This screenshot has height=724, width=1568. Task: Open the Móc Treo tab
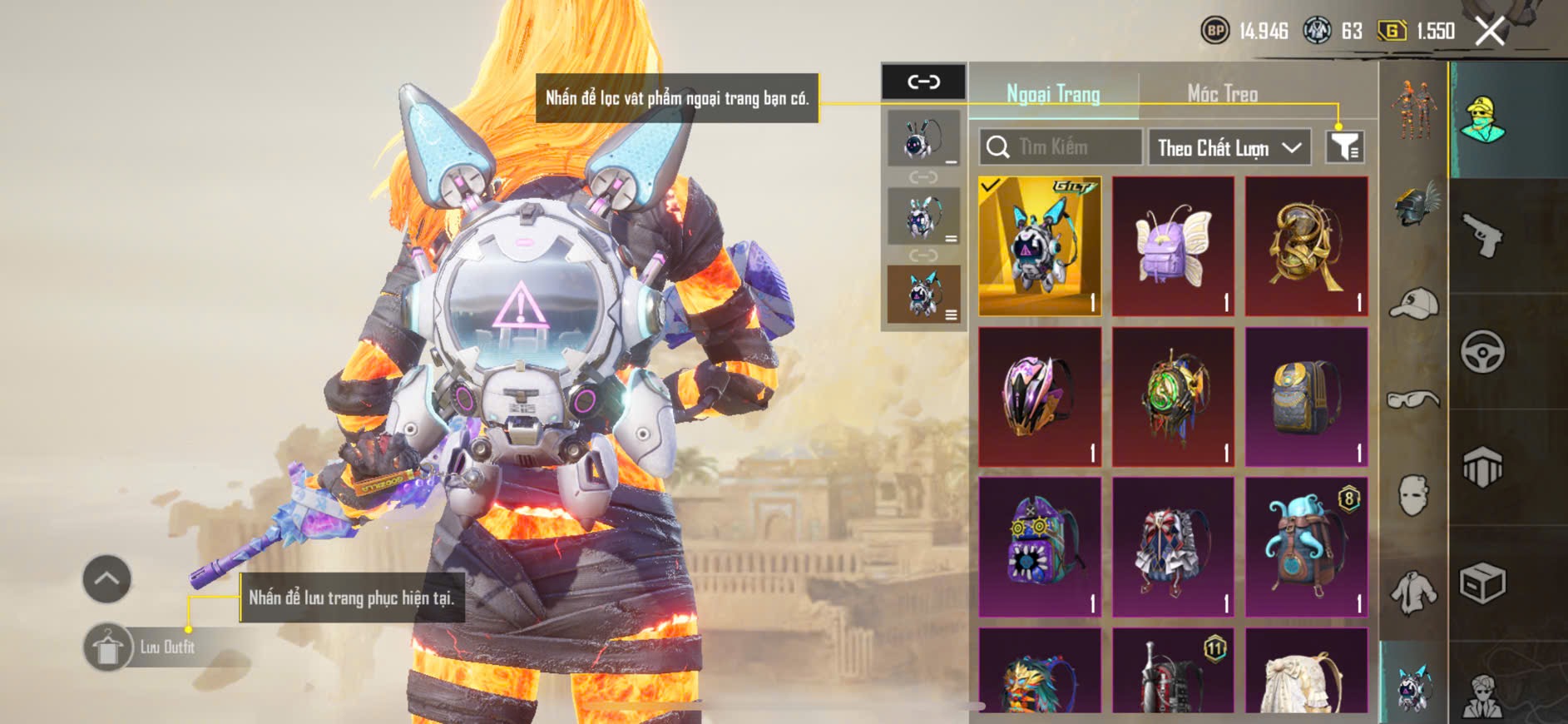coord(1222,94)
